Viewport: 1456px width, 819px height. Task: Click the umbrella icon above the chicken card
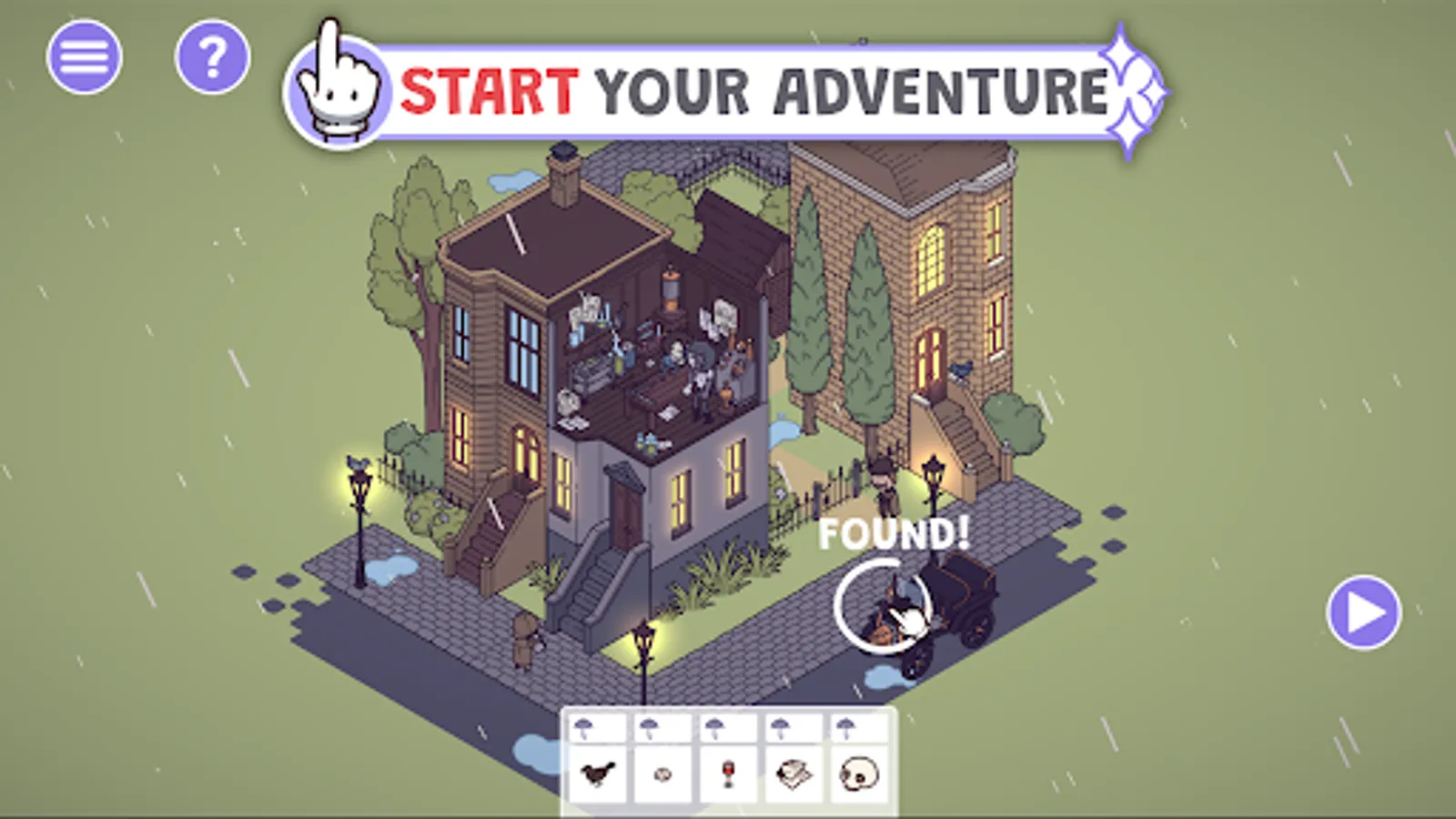click(585, 728)
